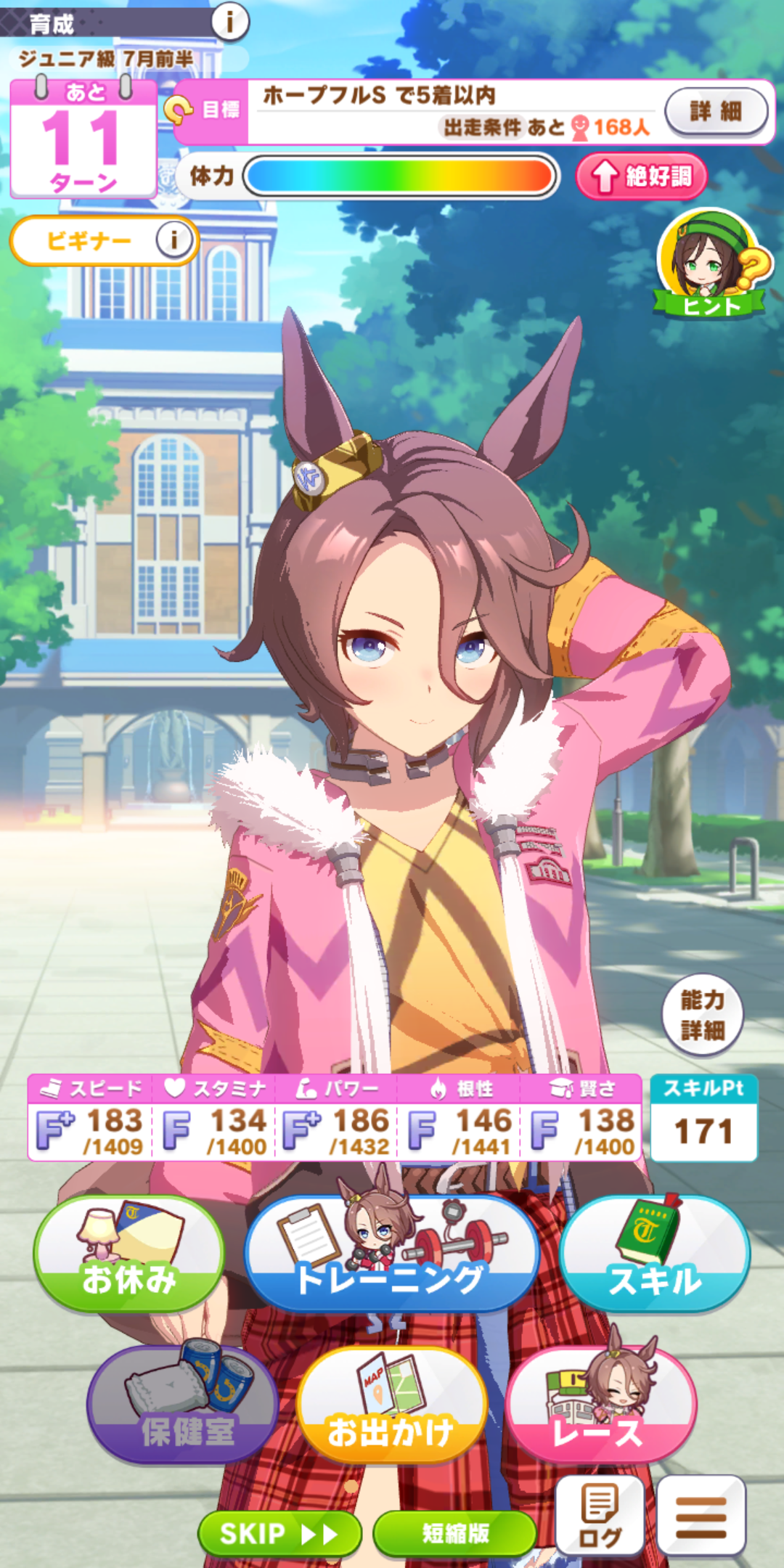The image size is (784, 1568).
Task: Tap the 詳細 goal details button
Action: coord(716,111)
